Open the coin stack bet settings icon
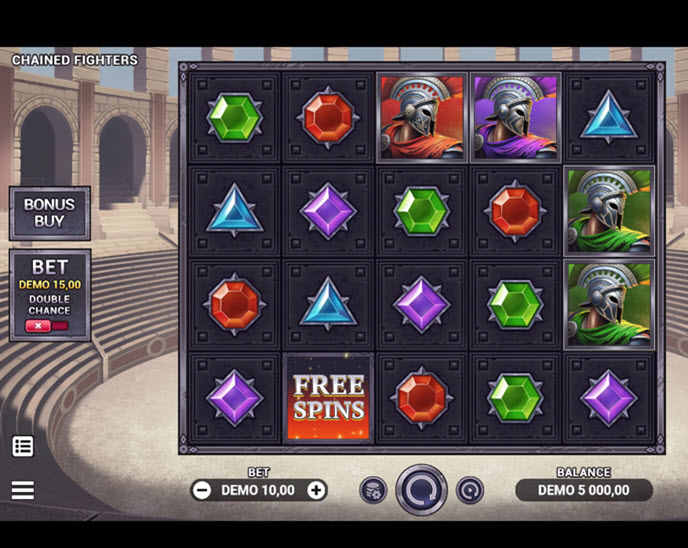 (x=373, y=490)
